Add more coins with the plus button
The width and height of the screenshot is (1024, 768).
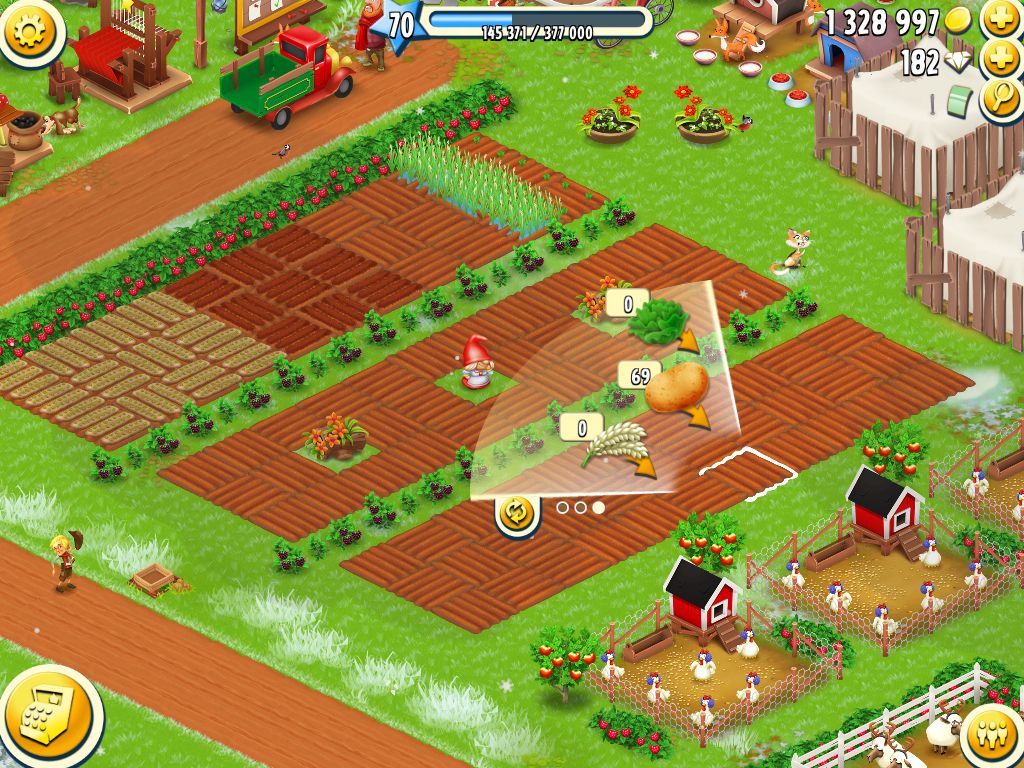click(x=999, y=19)
